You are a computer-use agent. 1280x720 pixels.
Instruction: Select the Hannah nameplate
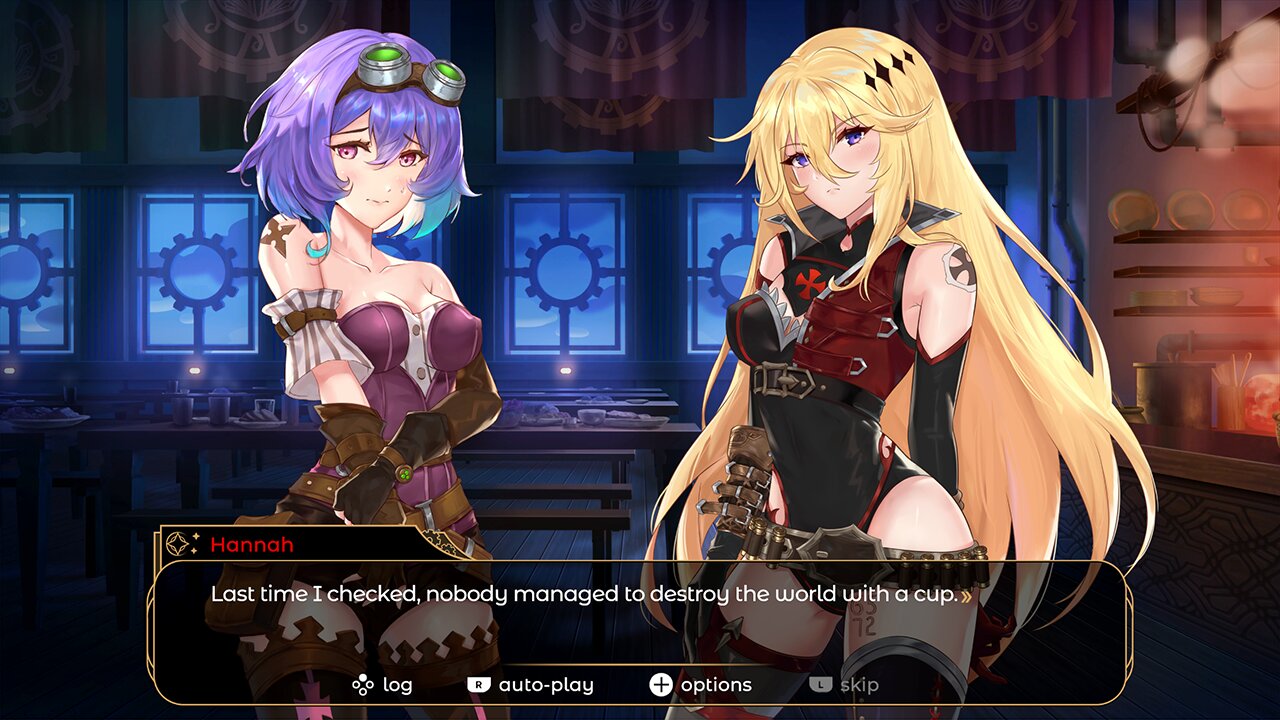tap(250, 545)
